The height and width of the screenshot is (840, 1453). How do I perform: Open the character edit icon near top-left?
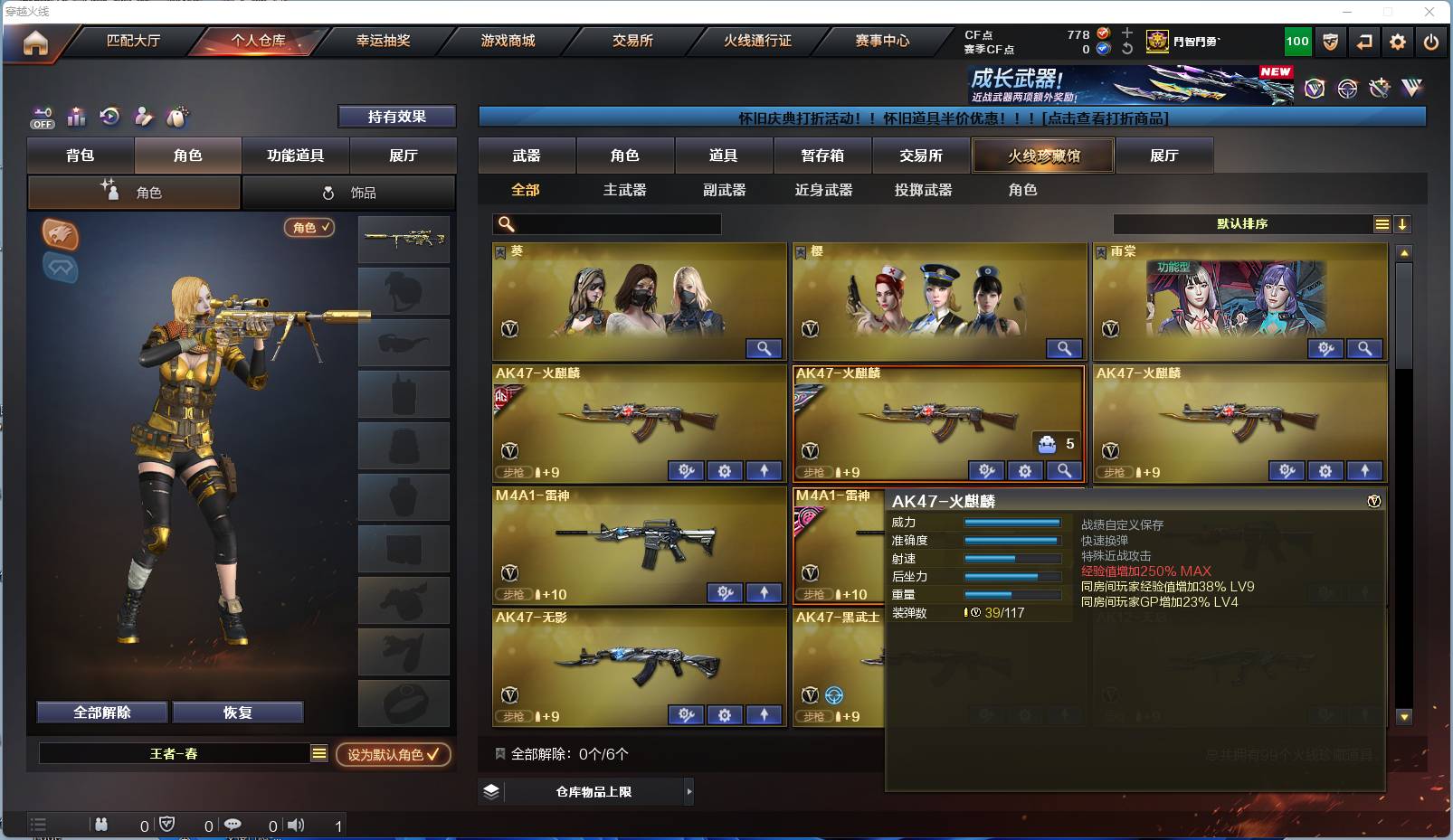(x=144, y=117)
